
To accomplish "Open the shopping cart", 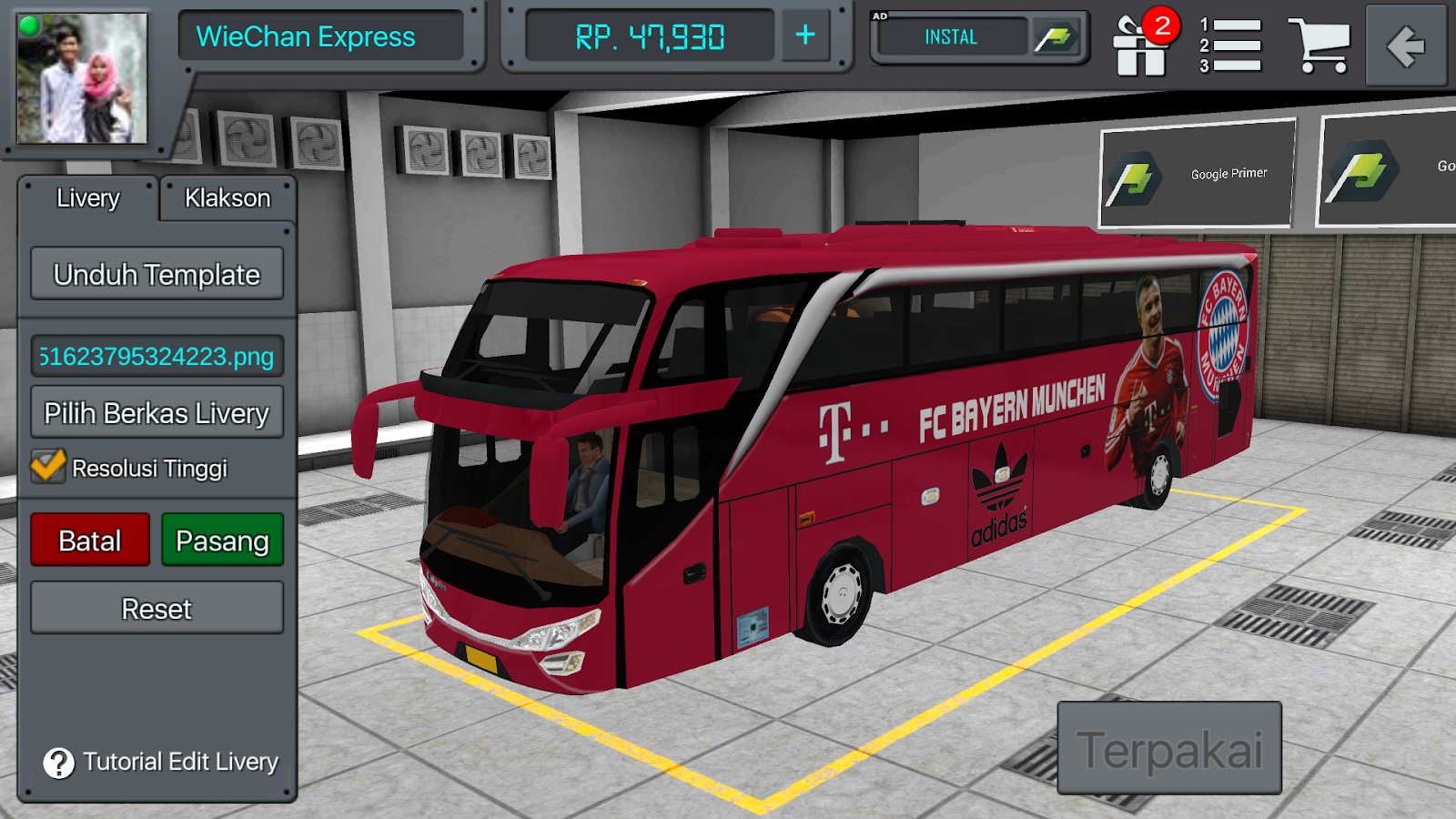I will 1317,44.
